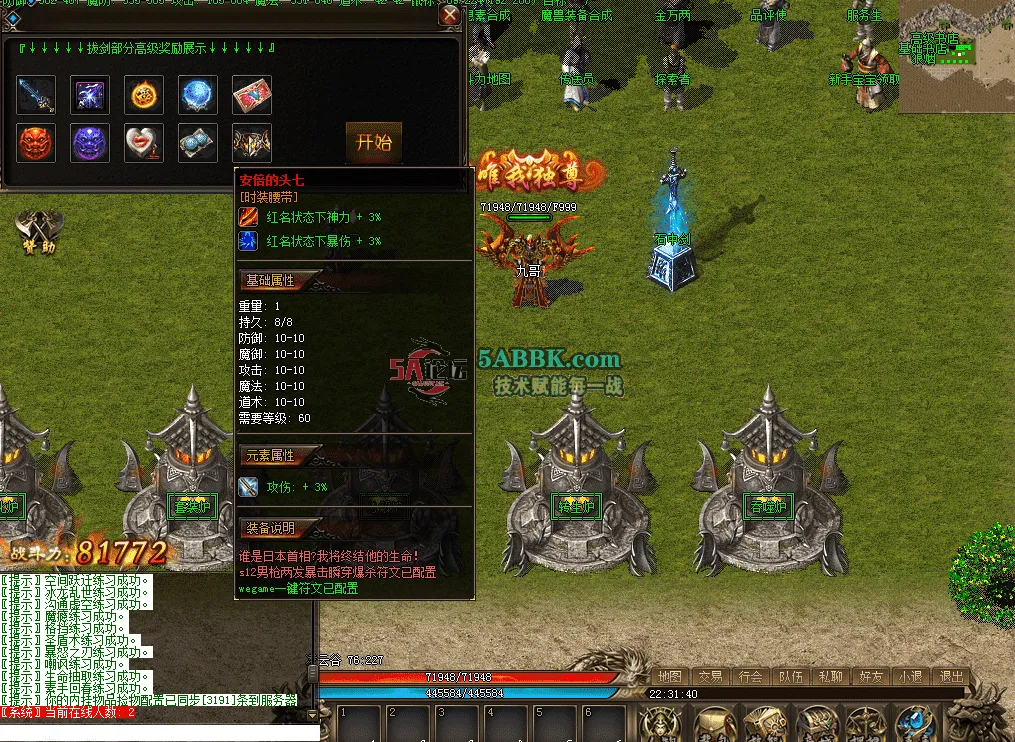
Task: Select the red demon mask reward
Action: (36, 144)
